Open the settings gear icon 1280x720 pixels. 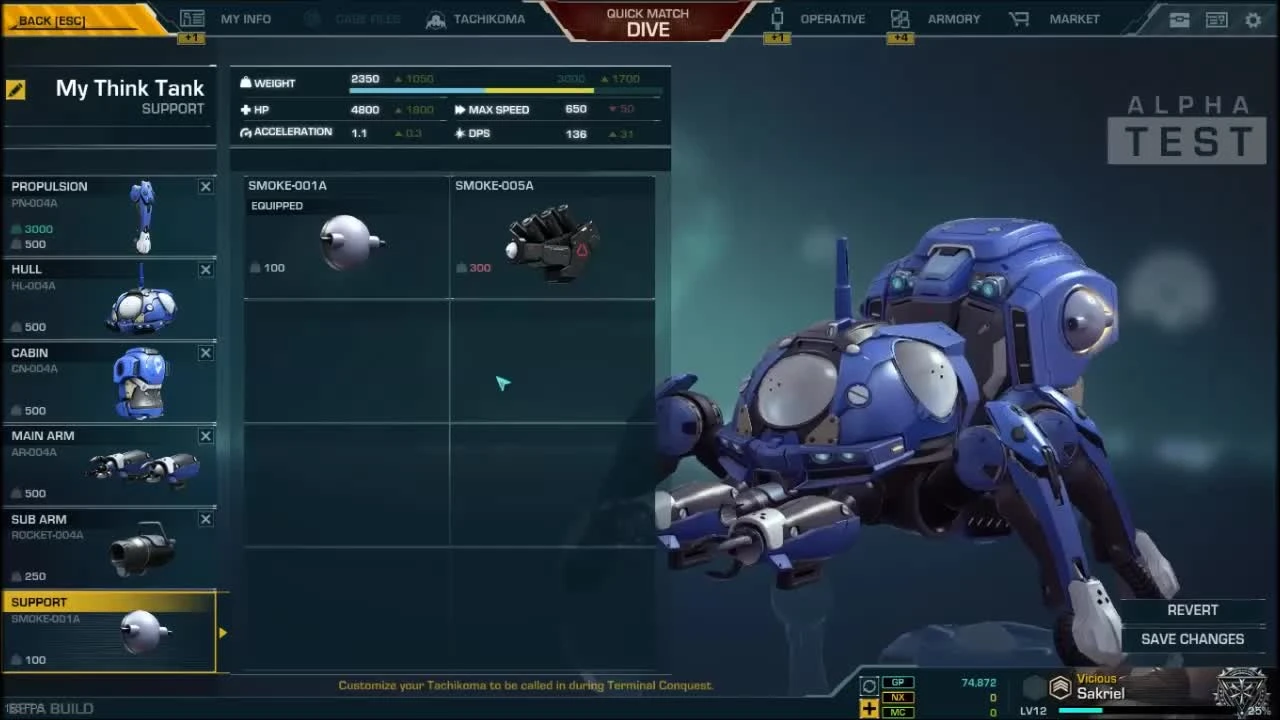tap(1253, 19)
